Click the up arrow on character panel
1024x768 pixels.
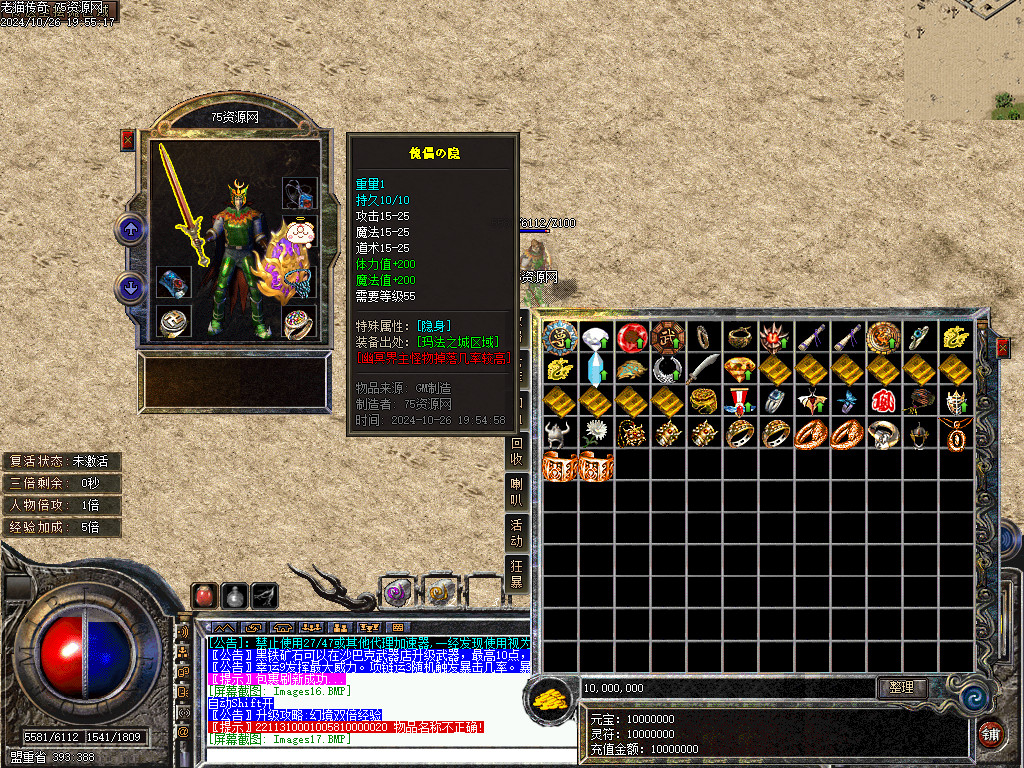click(x=130, y=229)
